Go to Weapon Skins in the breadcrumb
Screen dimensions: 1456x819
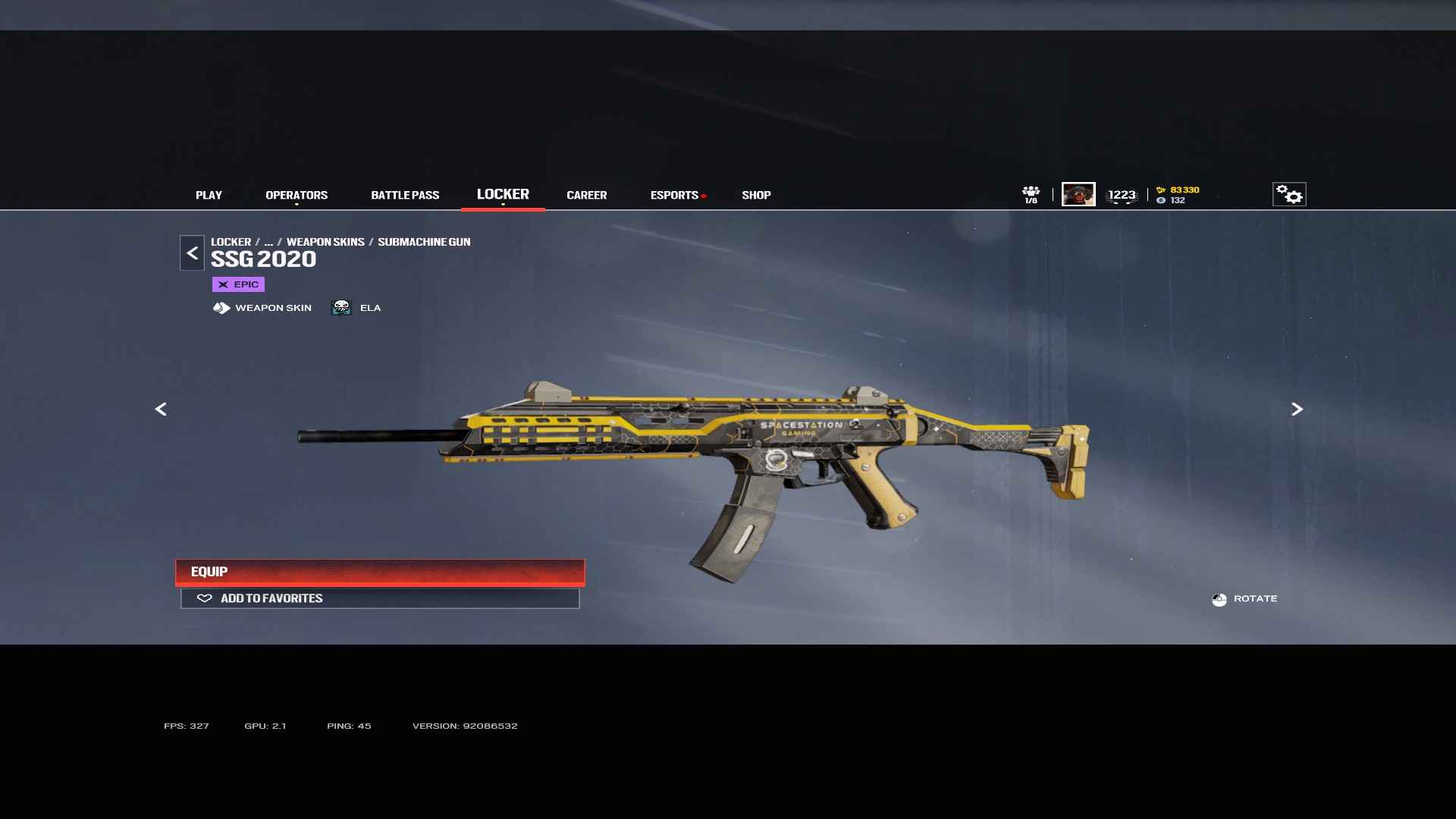coord(325,242)
